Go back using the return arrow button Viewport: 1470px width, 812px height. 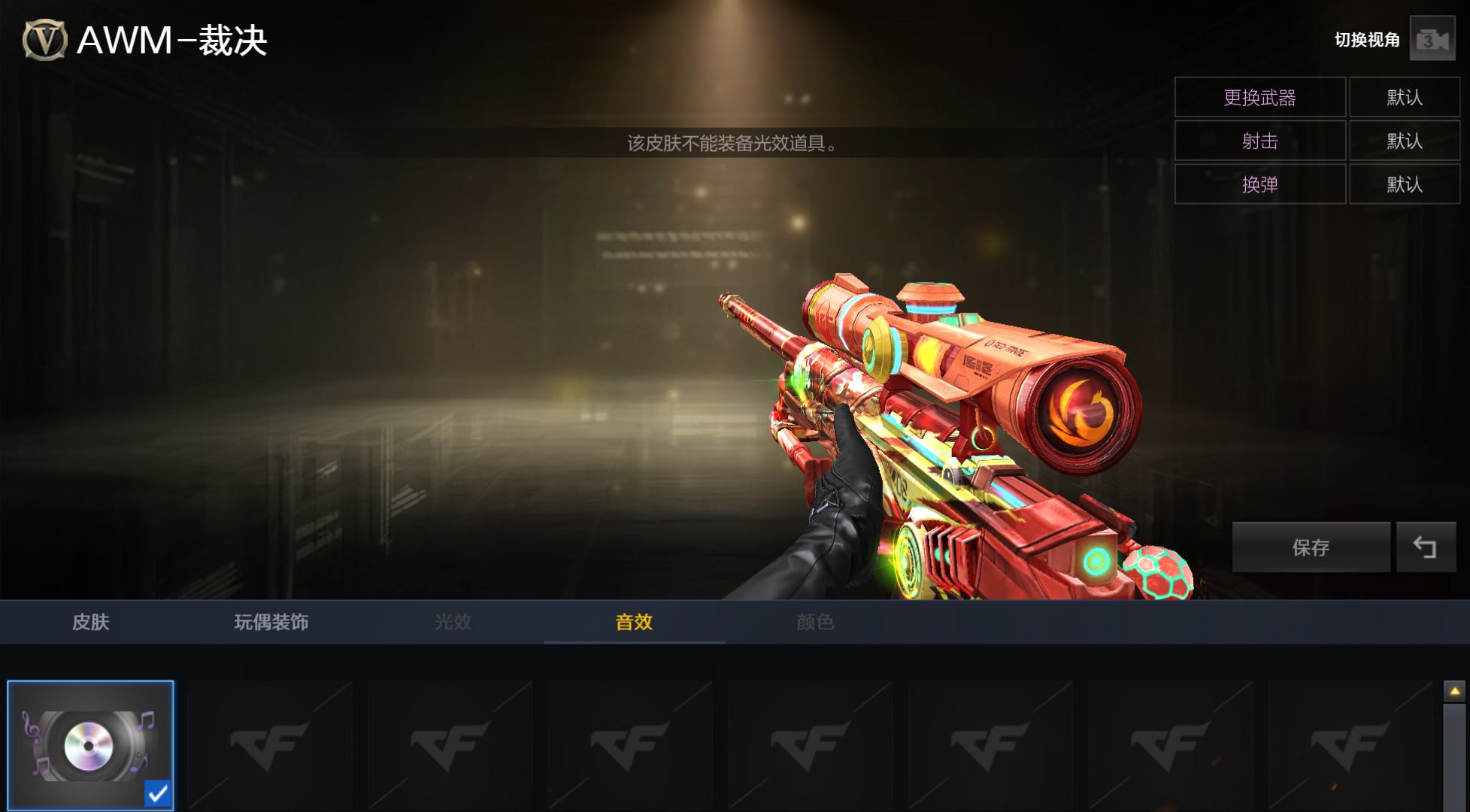coord(1425,547)
